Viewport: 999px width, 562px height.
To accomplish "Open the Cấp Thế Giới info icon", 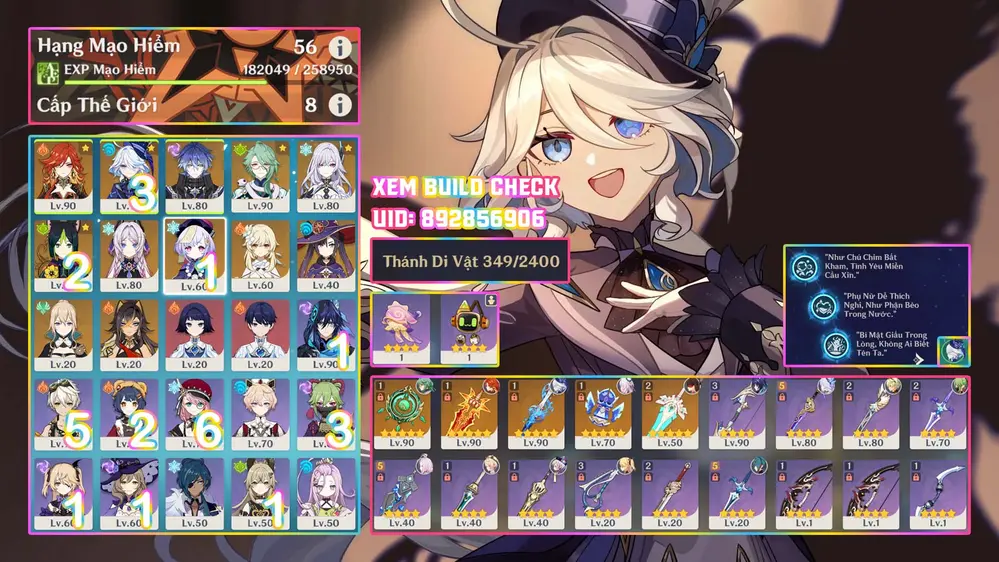I will click(x=340, y=104).
